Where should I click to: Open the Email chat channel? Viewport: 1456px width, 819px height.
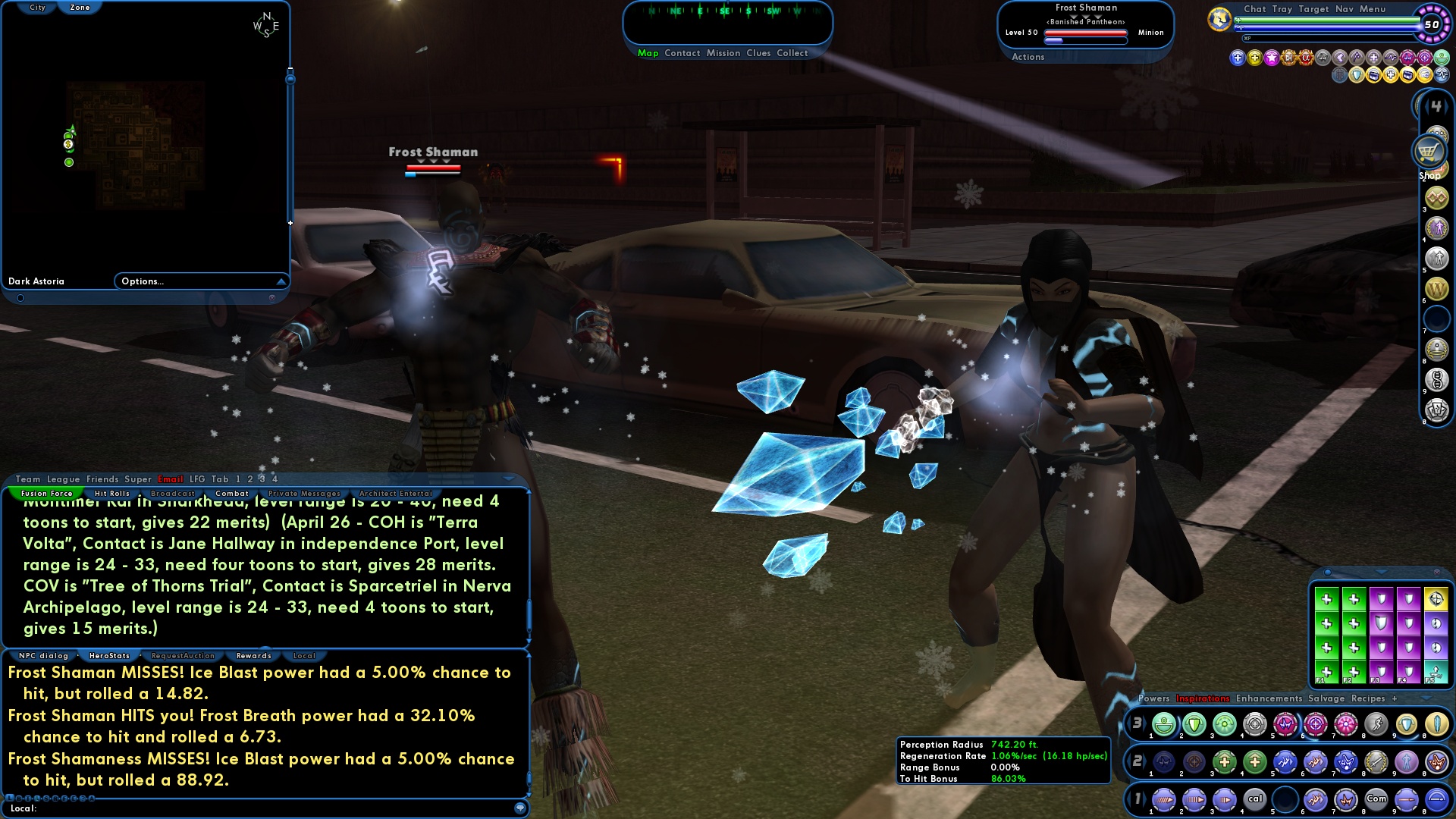pyautogui.click(x=170, y=479)
